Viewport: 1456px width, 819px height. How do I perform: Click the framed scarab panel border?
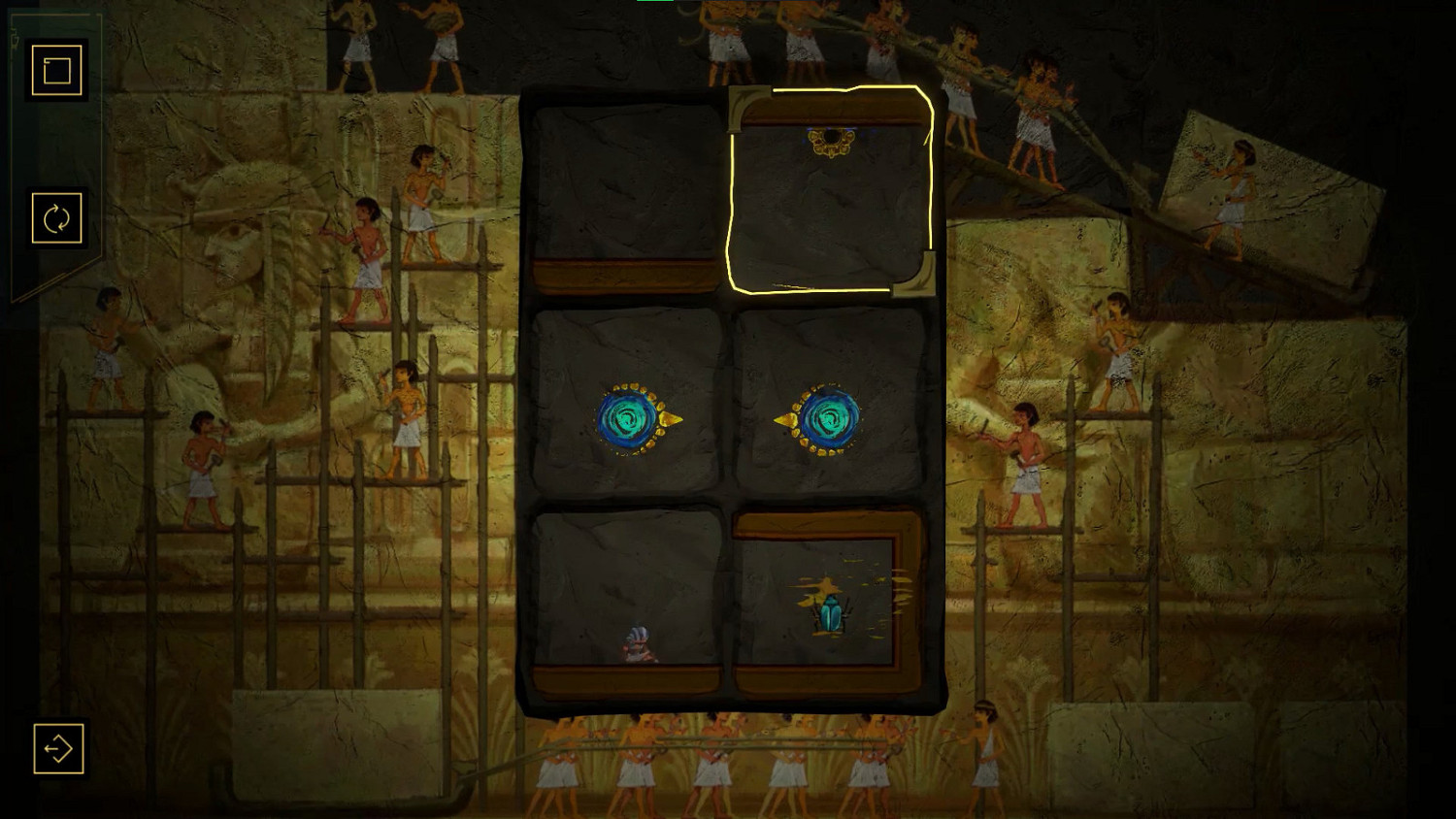tap(831, 524)
